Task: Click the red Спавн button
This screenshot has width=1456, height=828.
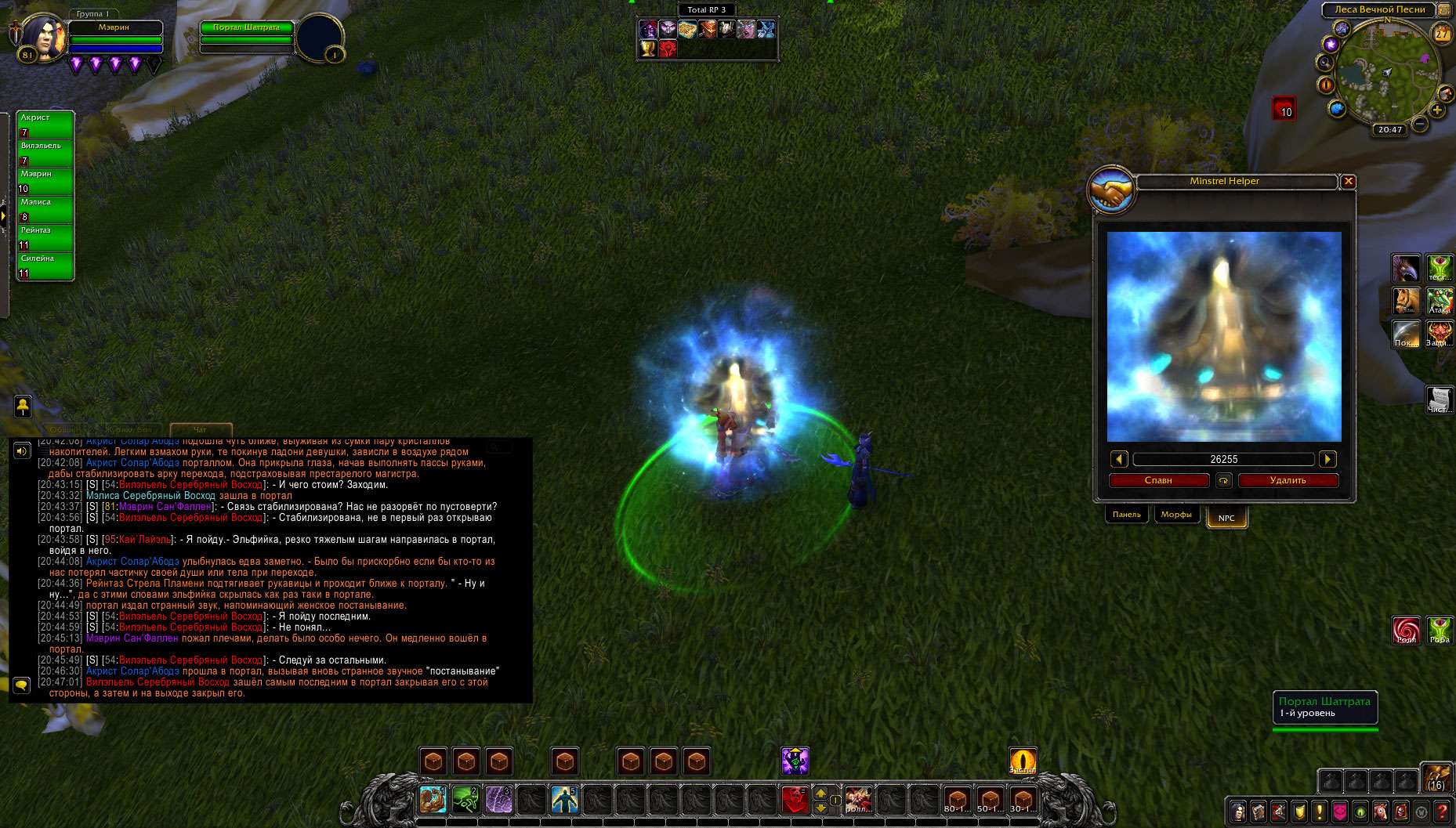Action: [1158, 480]
